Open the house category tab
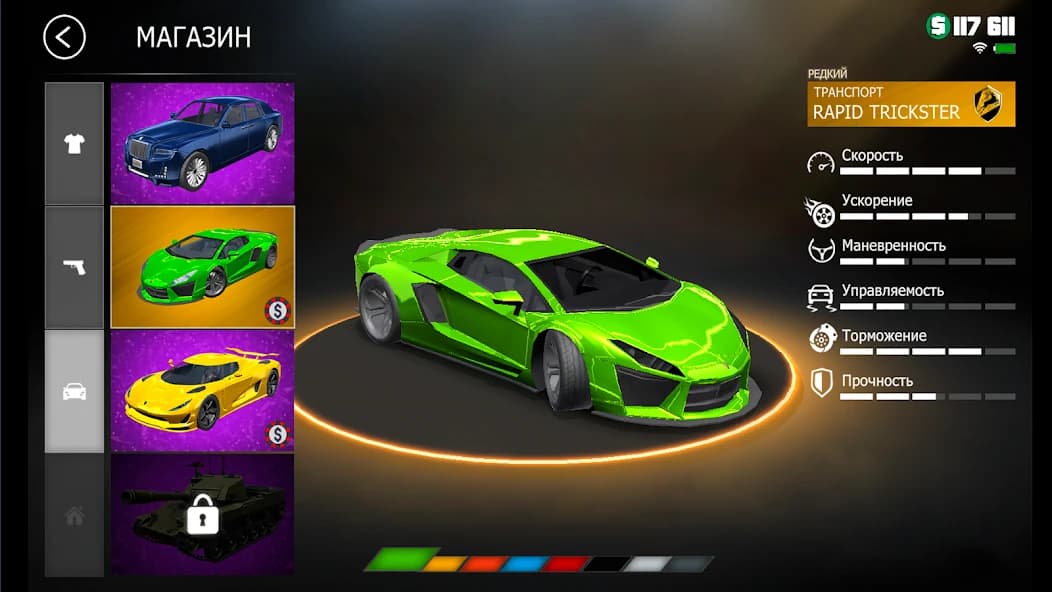This screenshot has width=1052, height=592. 74,516
